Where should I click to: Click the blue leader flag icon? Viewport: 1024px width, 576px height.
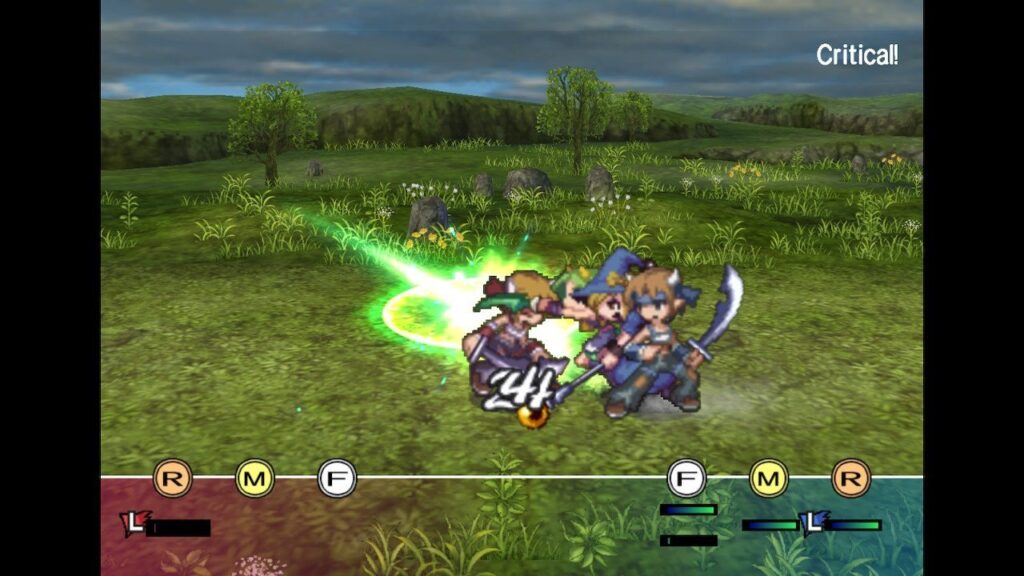[814, 522]
